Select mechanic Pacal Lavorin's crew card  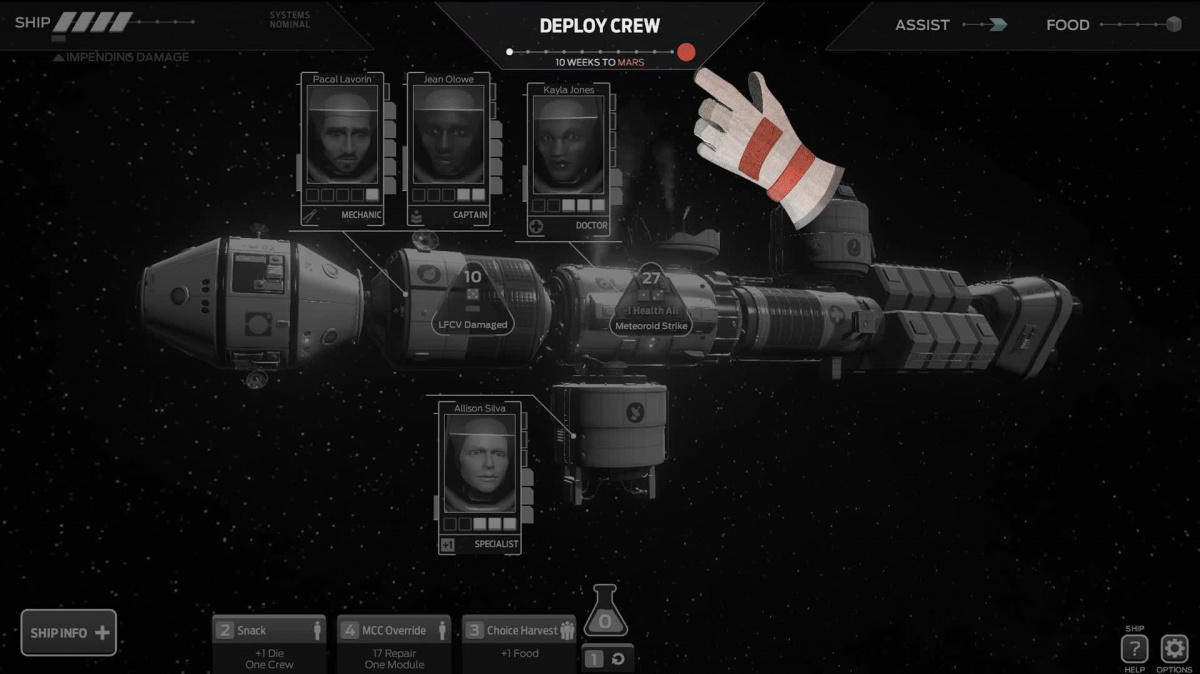(x=343, y=148)
